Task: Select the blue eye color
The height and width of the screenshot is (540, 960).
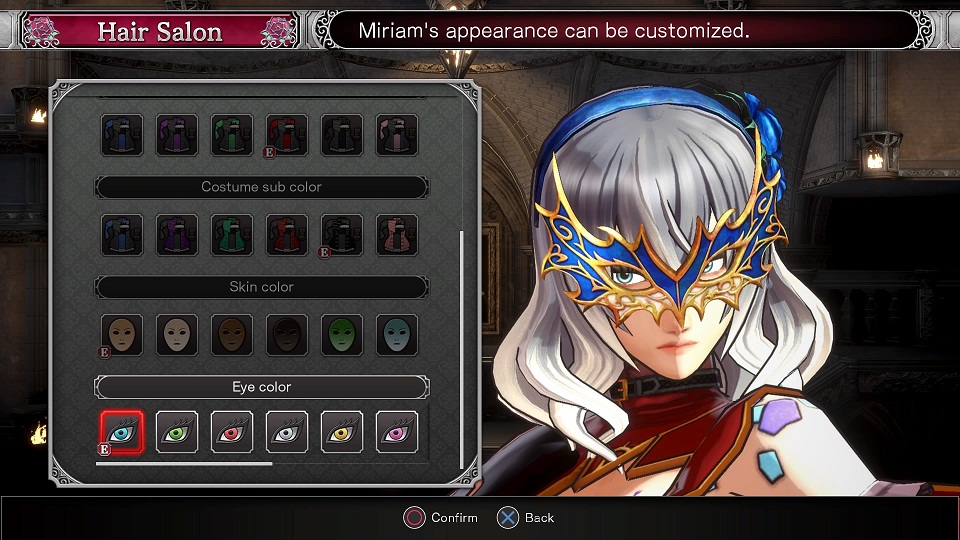Action: point(122,431)
